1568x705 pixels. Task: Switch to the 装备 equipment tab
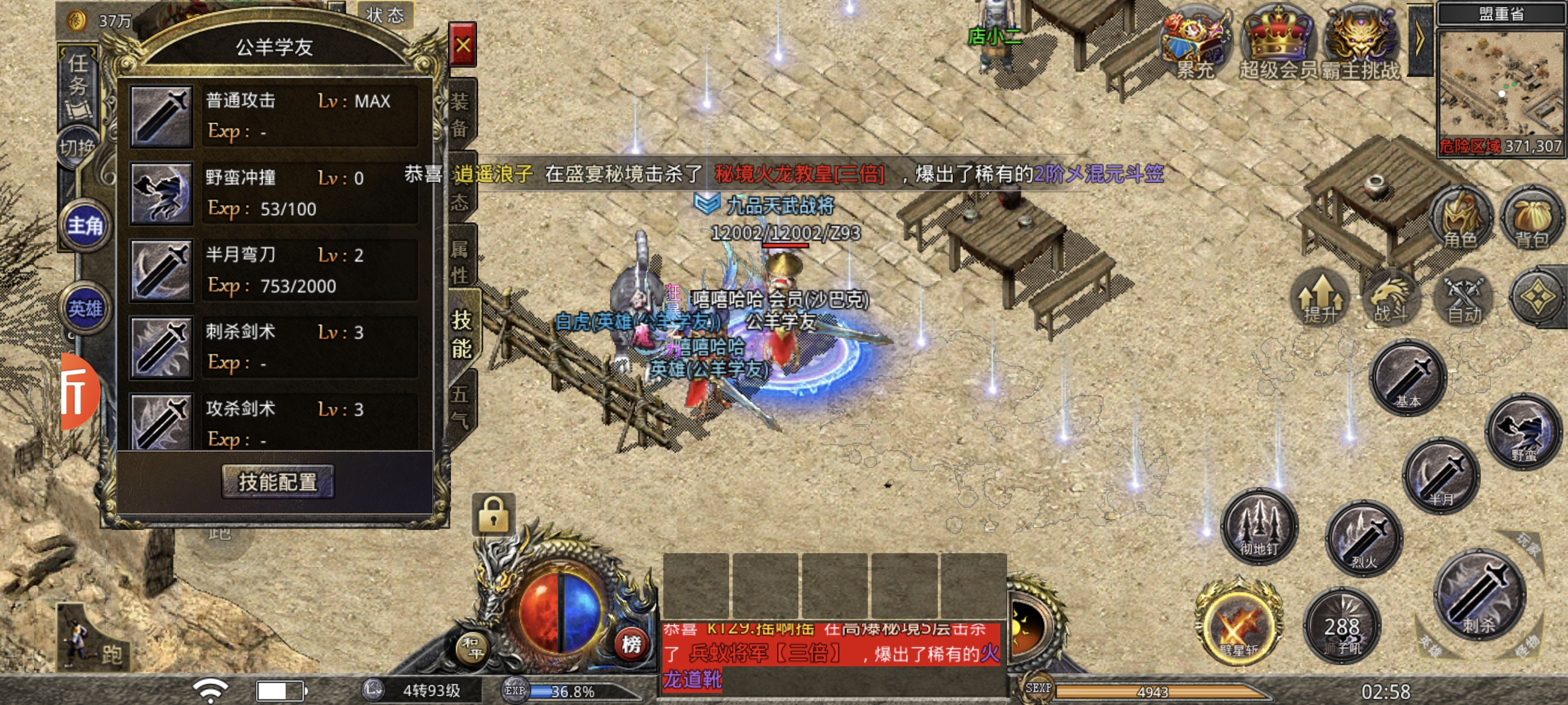[x=460, y=114]
